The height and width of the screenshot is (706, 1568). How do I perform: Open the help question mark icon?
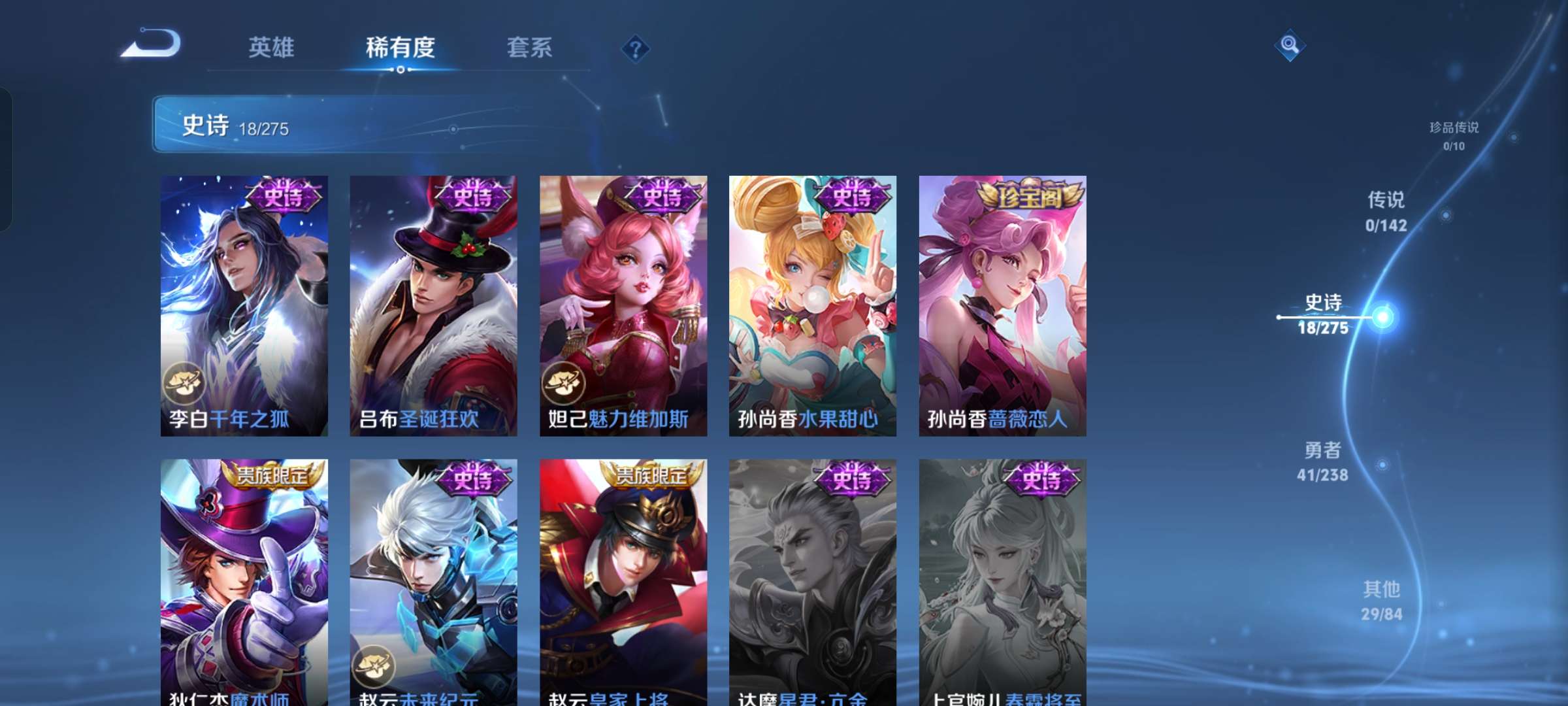click(636, 48)
